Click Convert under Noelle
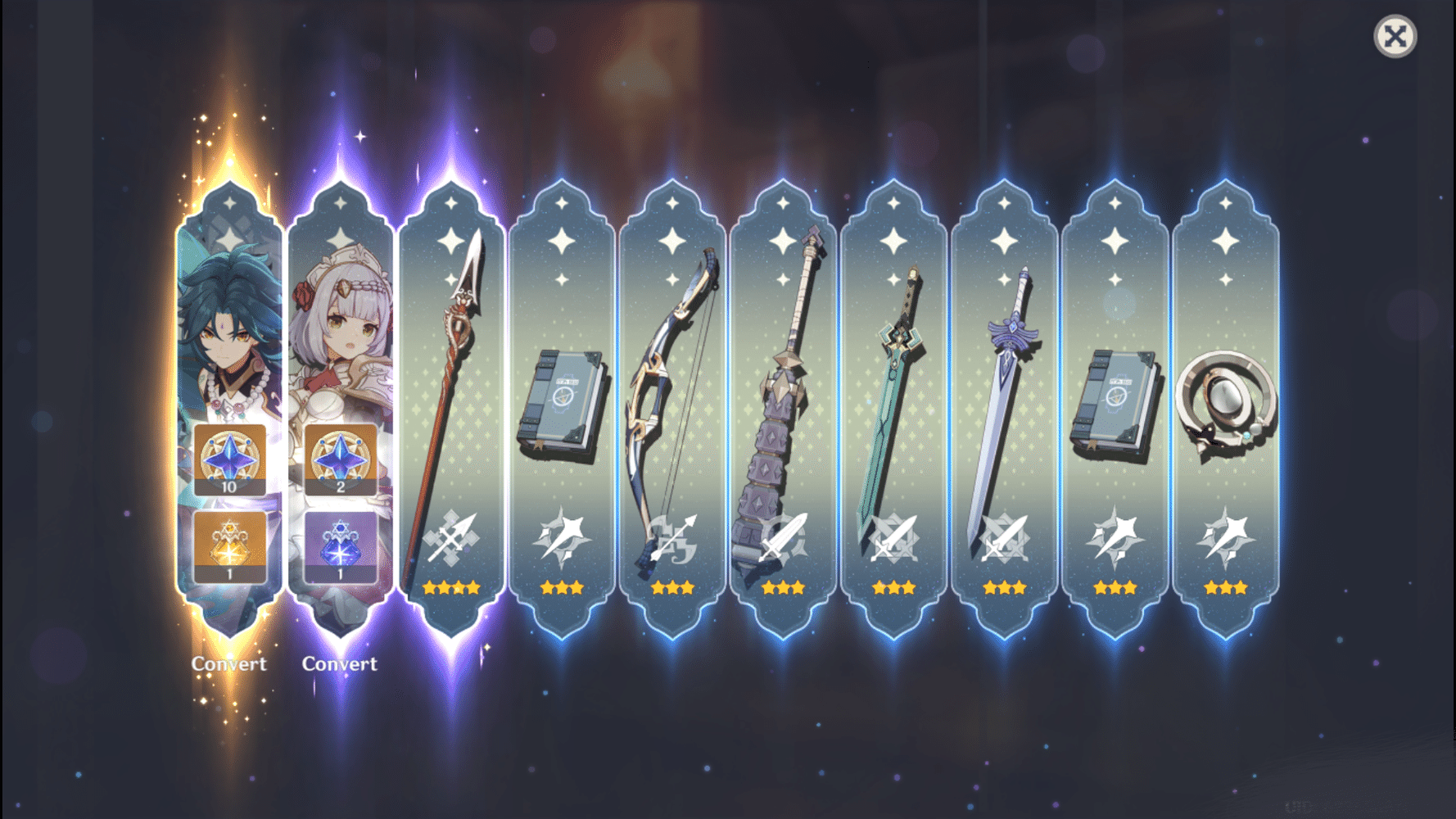The height and width of the screenshot is (819, 1456). 340,663
